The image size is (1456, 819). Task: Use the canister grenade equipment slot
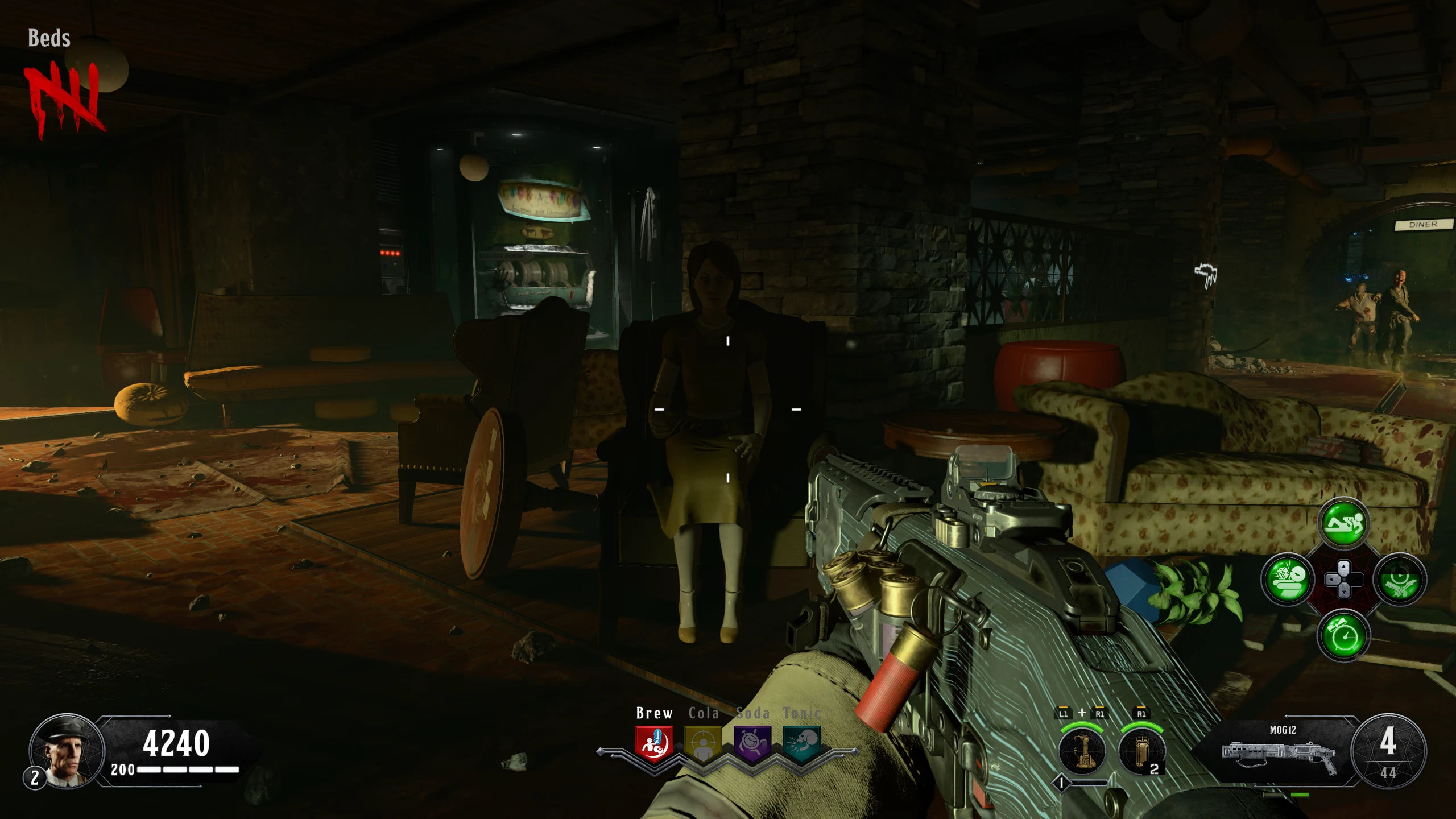click(x=1141, y=752)
